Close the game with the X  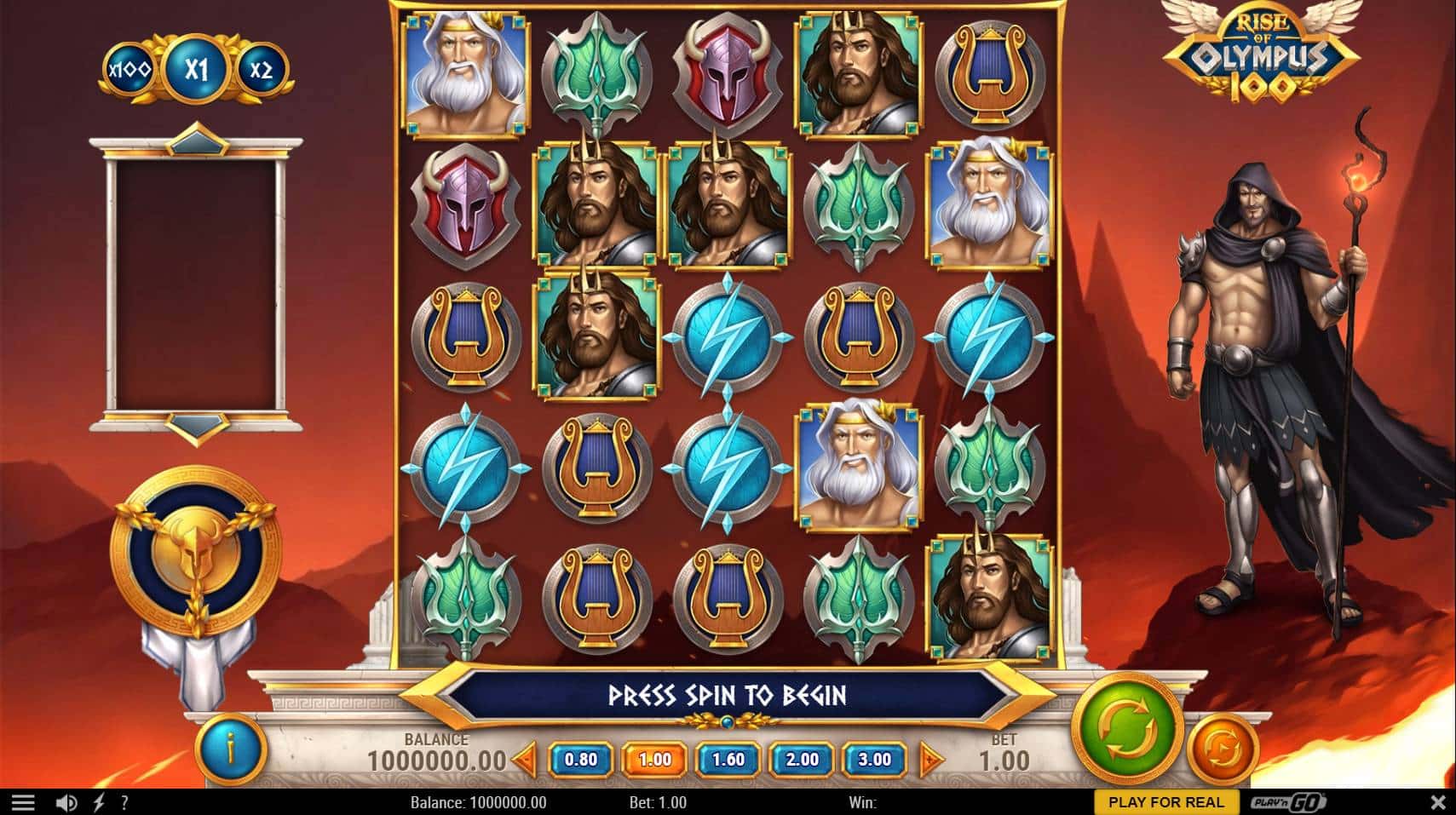(1438, 802)
